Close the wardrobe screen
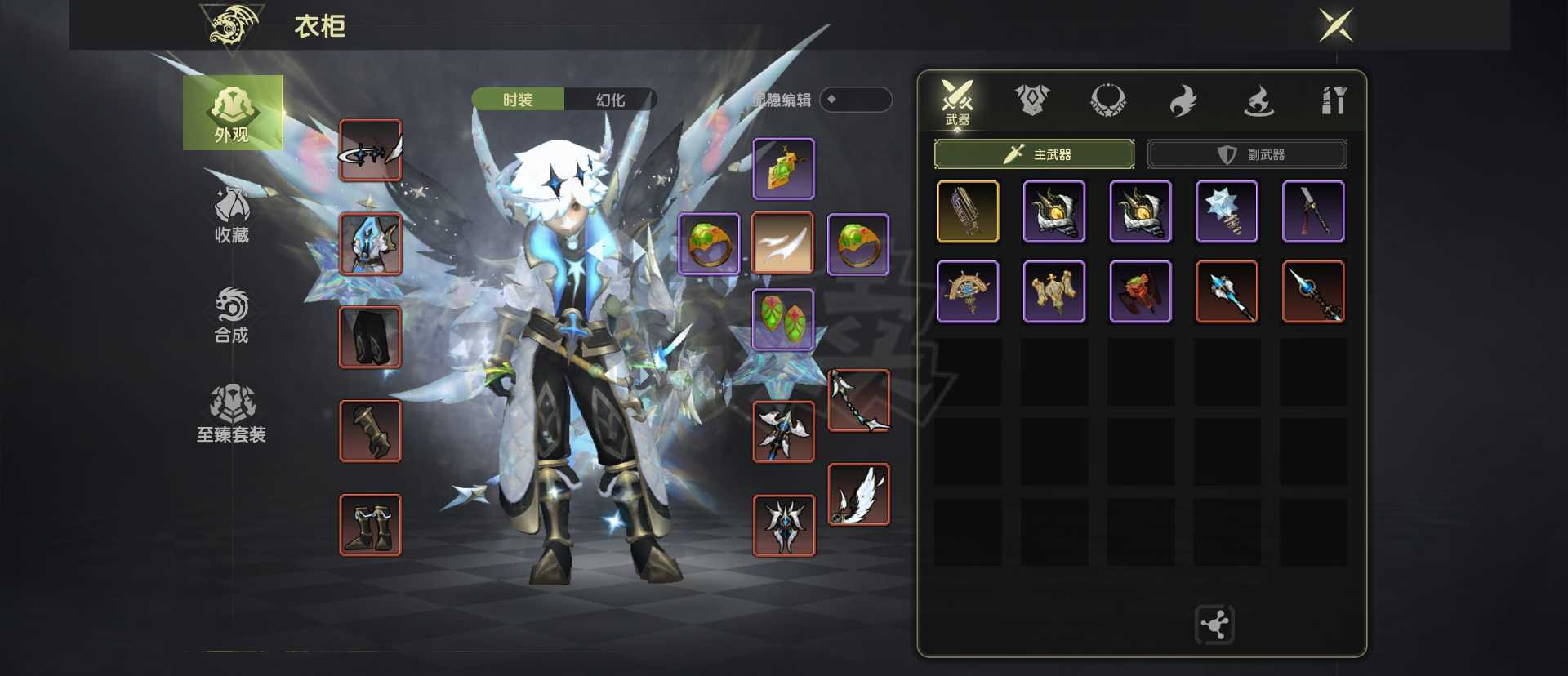Viewport: 1568px width, 676px height. (x=1336, y=25)
